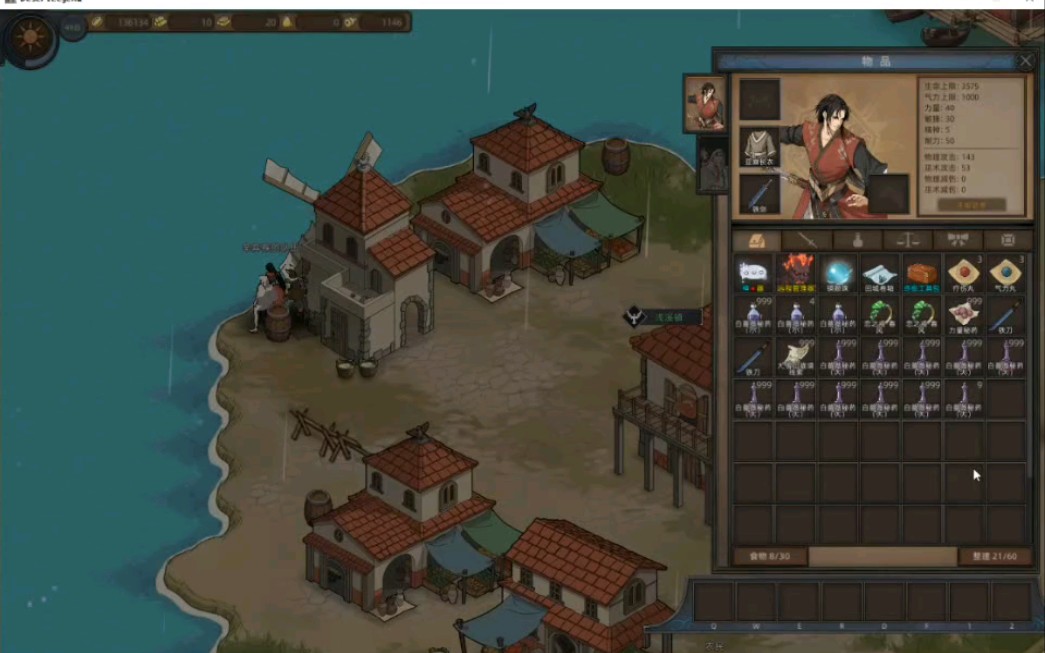The height and width of the screenshot is (653, 1045).
Task: Click the 整理 sort inventory button
Action: (994, 556)
